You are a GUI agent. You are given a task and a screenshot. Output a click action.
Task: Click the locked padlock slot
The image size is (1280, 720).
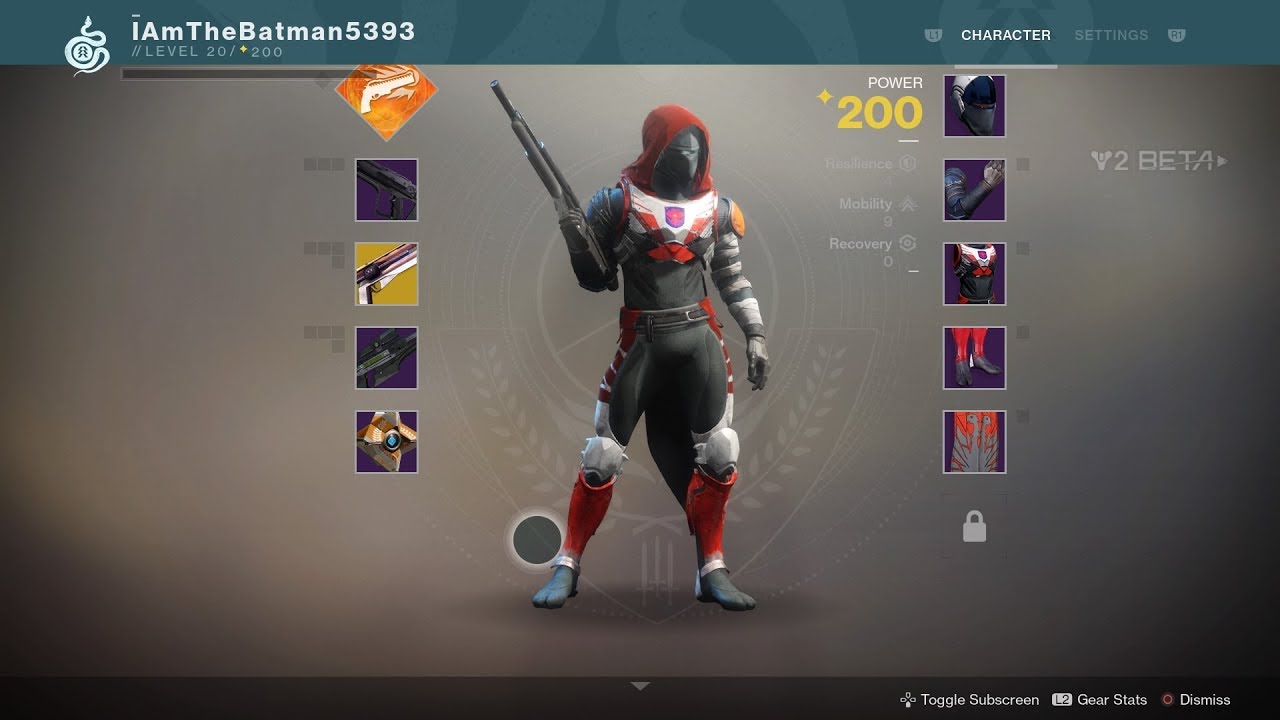tap(974, 527)
